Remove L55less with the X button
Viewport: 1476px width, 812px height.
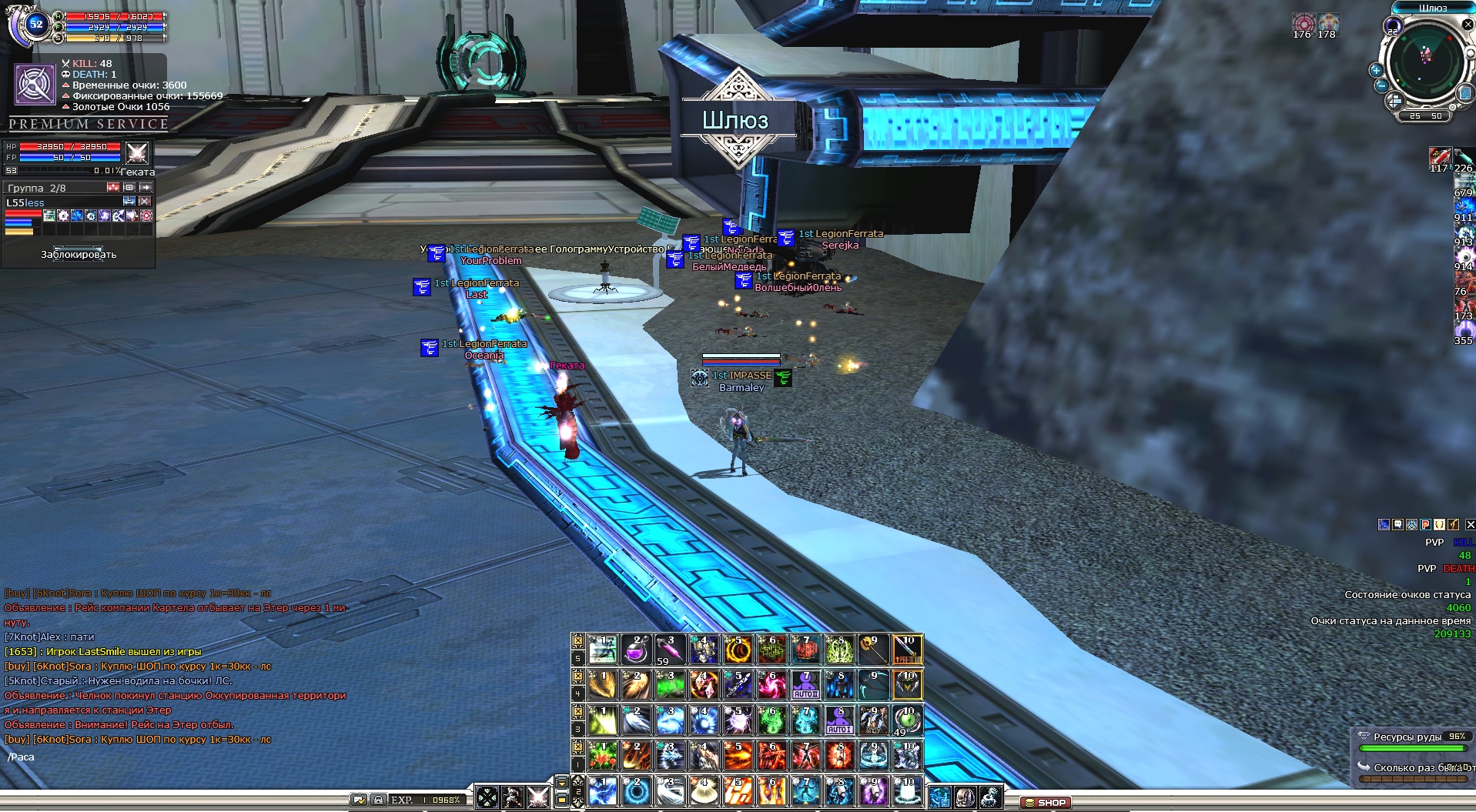(x=145, y=202)
